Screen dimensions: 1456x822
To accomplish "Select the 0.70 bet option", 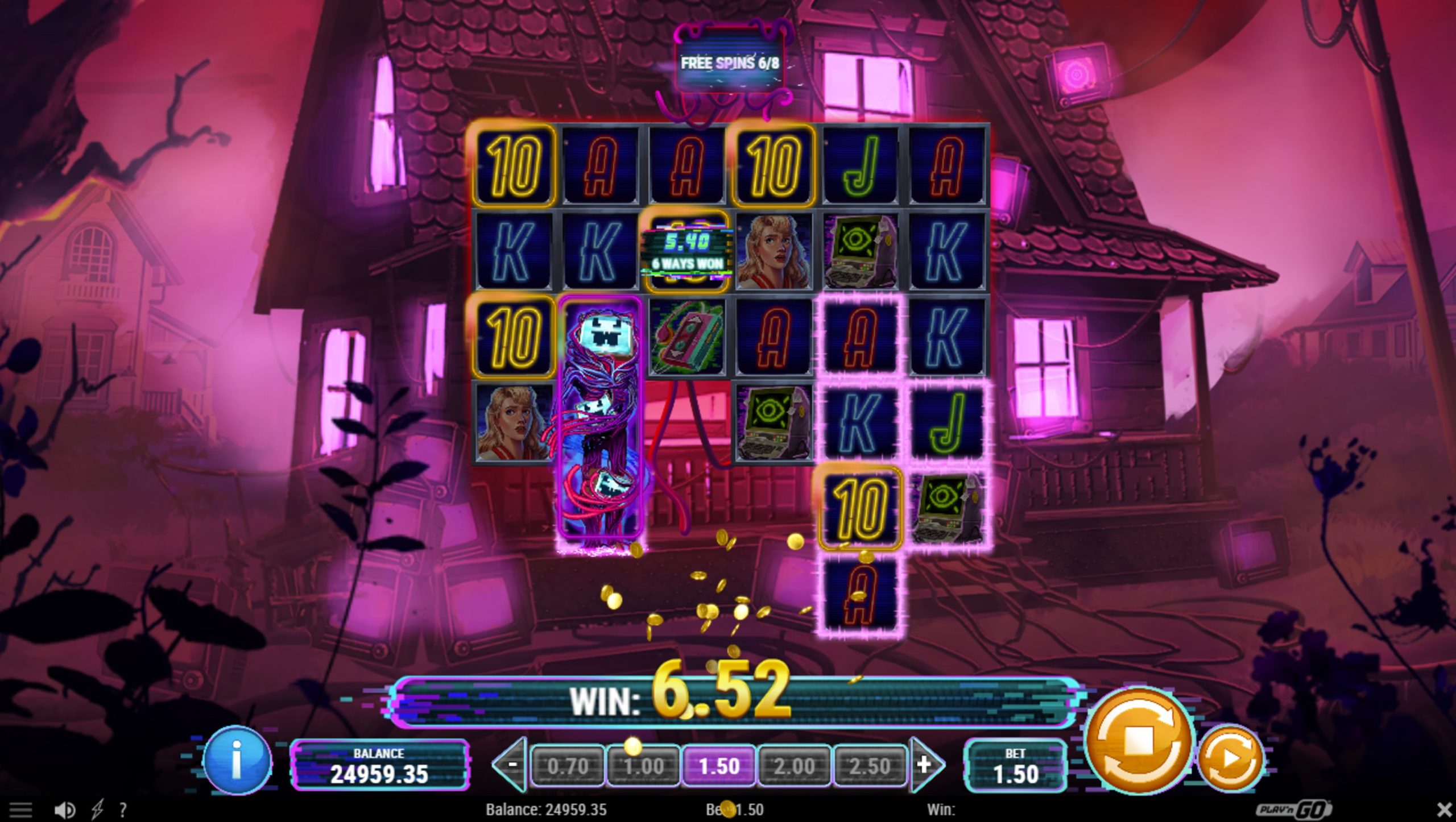I will (569, 766).
